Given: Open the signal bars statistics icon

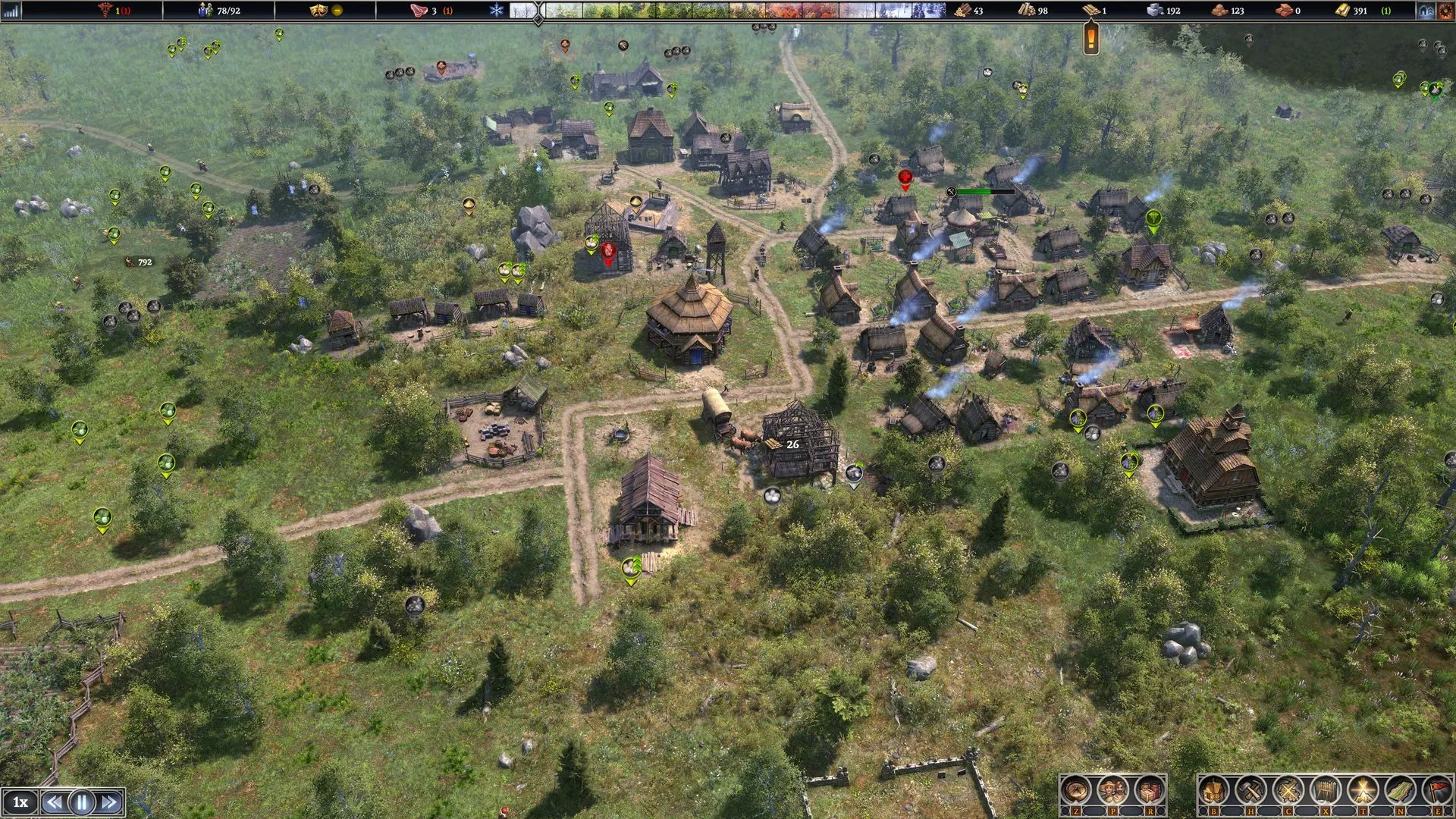Looking at the screenshot, I should [x=11, y=11].
